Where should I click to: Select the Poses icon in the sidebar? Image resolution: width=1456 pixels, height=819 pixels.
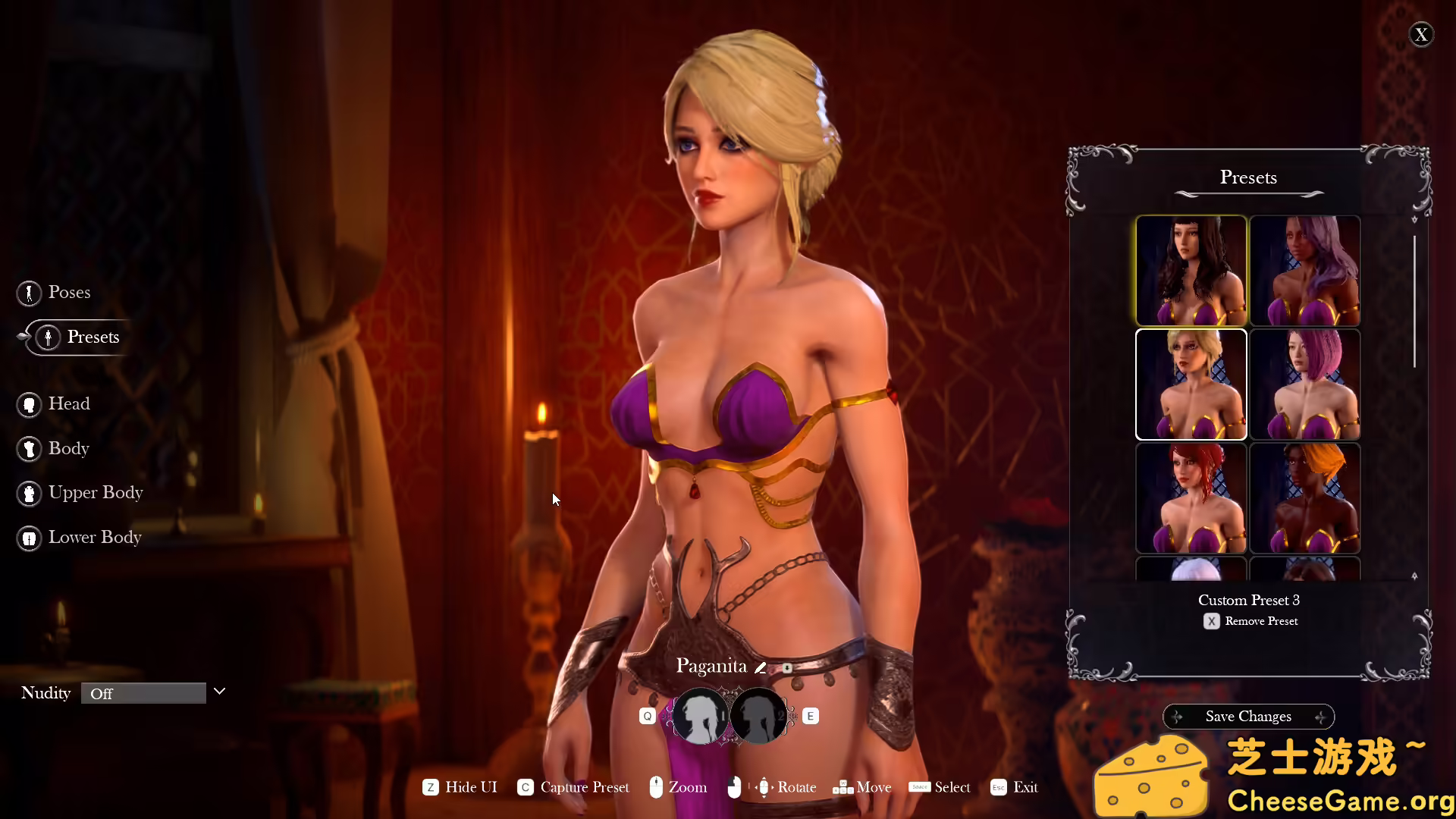[30, 293]
